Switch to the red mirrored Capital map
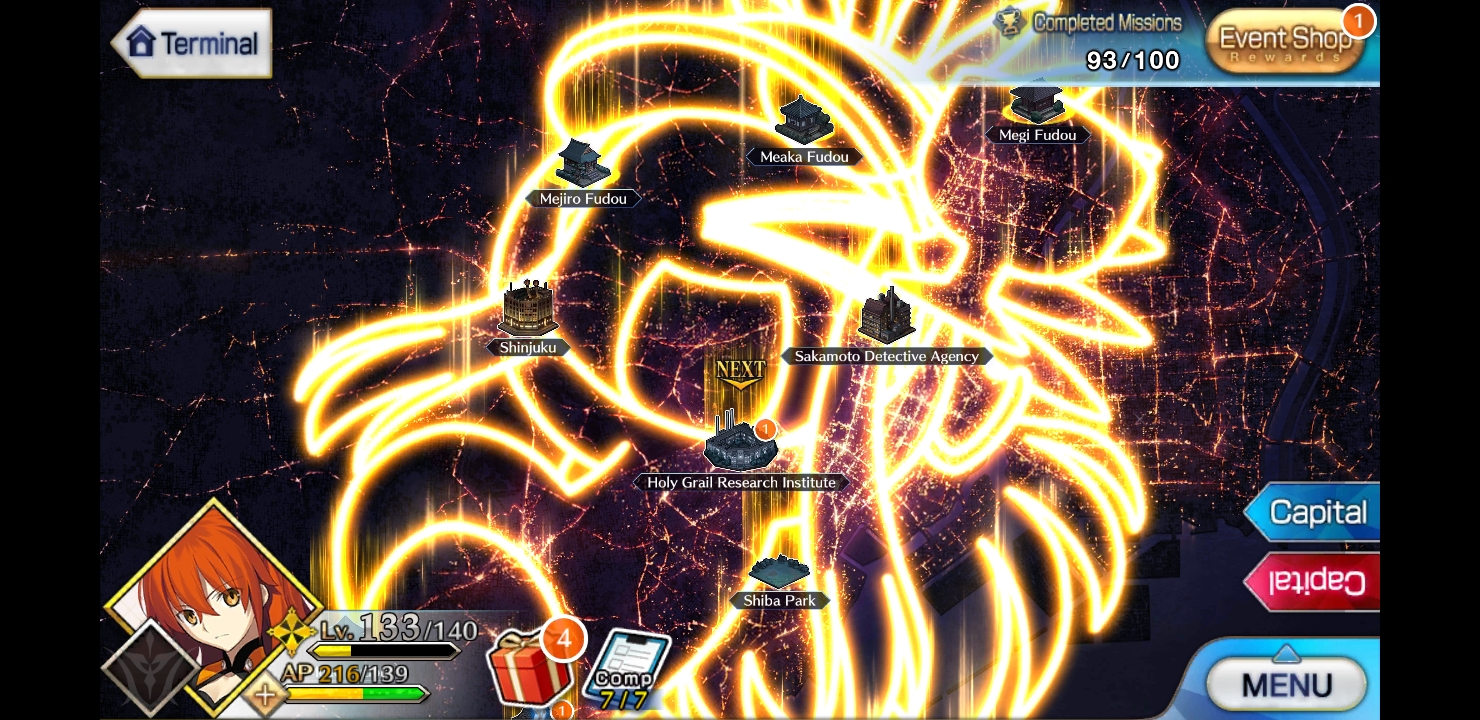Screen dimensions: 1480x720 [1315, 582]
